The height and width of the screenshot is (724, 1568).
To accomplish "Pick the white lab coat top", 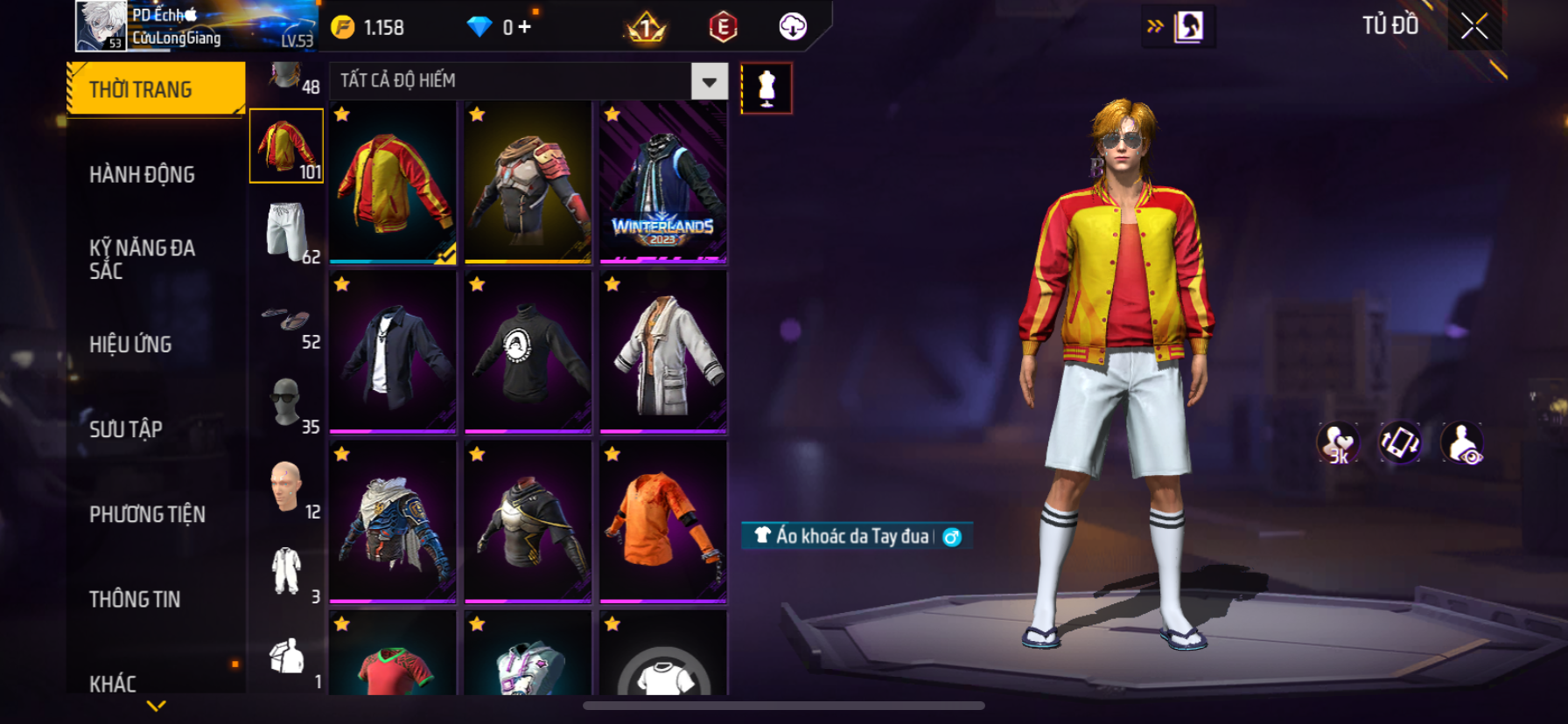I will [663, 352].
